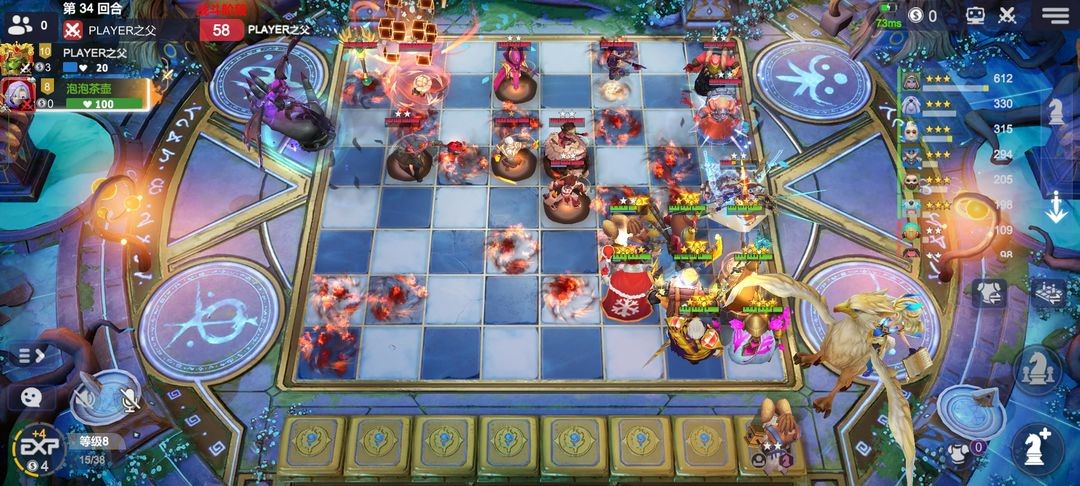Image resolution: width=1080 pixels, height=486 pixels.
Task: Open the armor inventory with 0 badge
Action: 960,451
